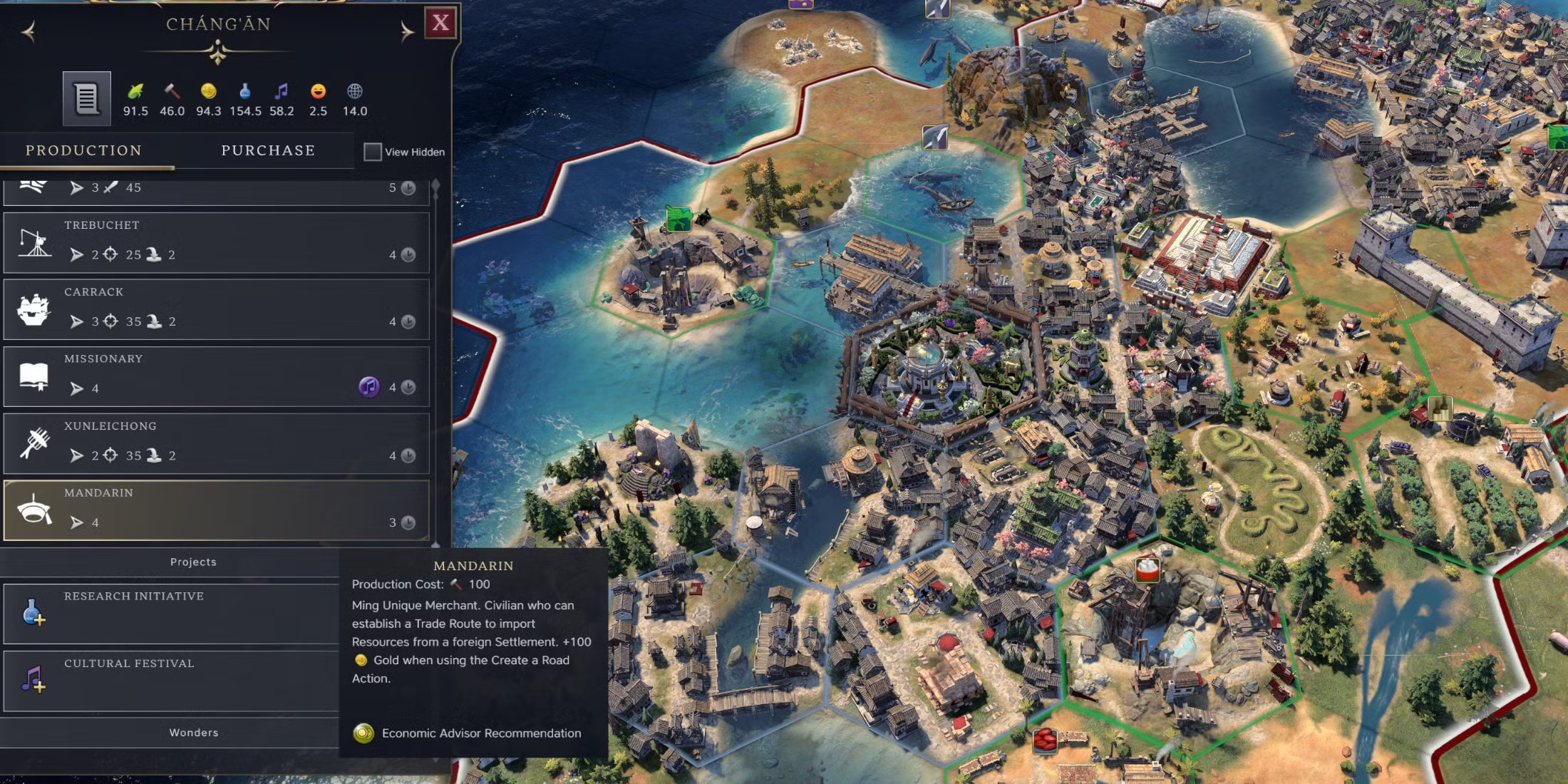Screen dimensions: 1568x784
Task: Open the city details scroll icon
Action: 86,98
